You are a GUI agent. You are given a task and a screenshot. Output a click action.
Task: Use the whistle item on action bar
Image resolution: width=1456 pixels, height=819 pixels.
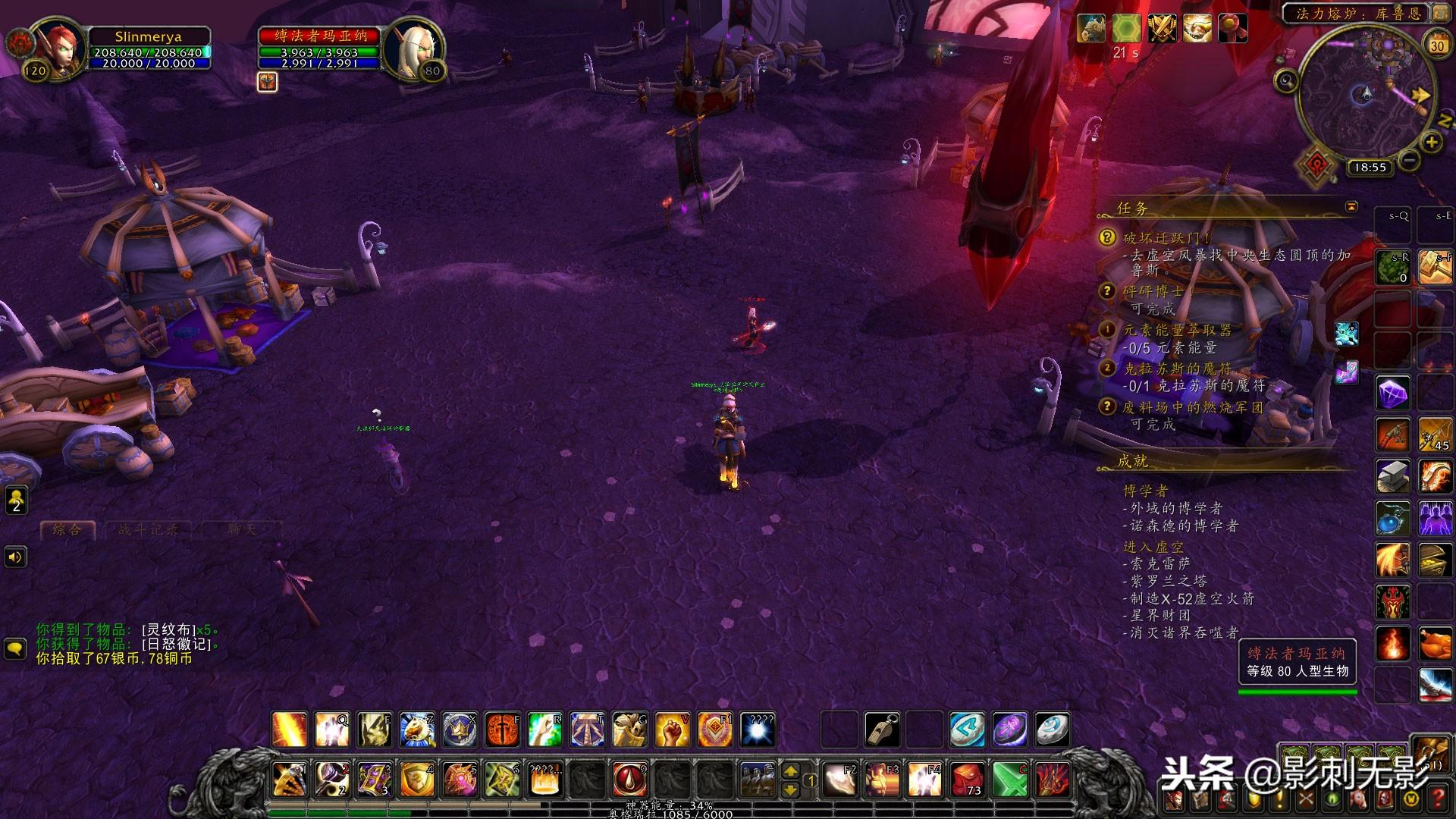point(882,729)
